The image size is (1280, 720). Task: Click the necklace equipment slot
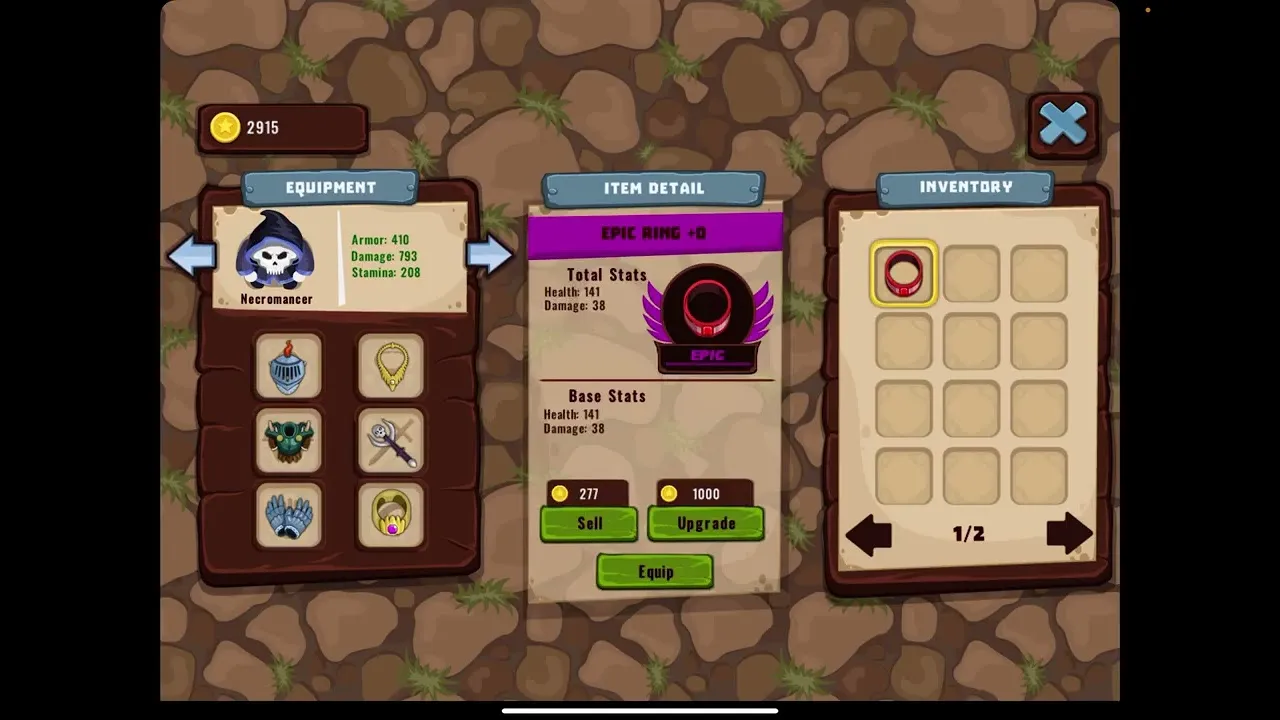tap(391, 366)
